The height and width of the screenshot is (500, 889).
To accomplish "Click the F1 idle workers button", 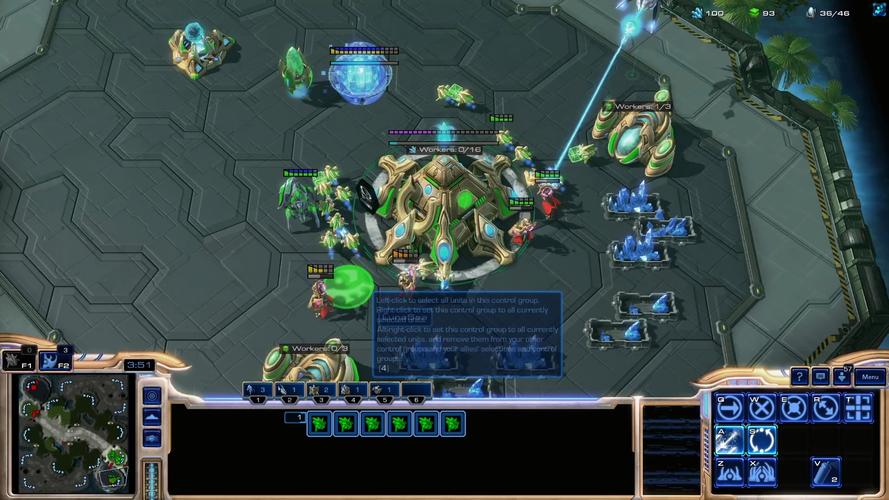I will point(20,360).
